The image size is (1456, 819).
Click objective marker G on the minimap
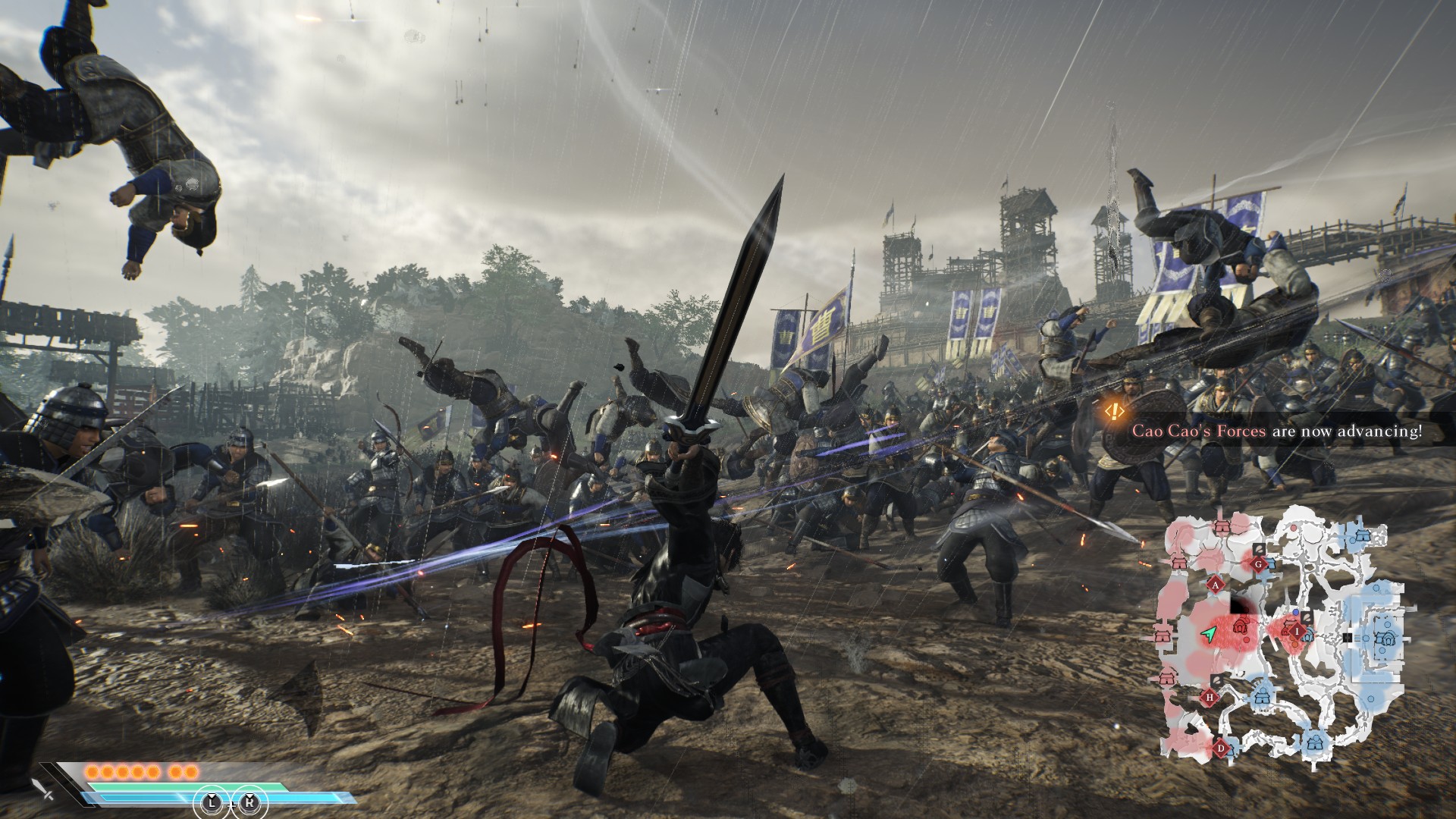coord(1258,564)
